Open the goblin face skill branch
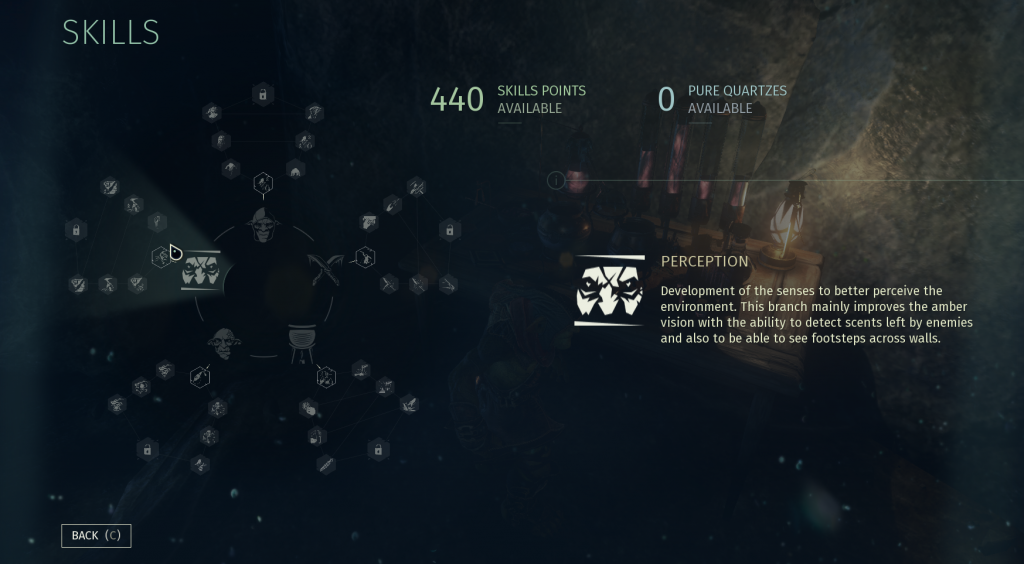1024x564 pixels. coord(221,343)
